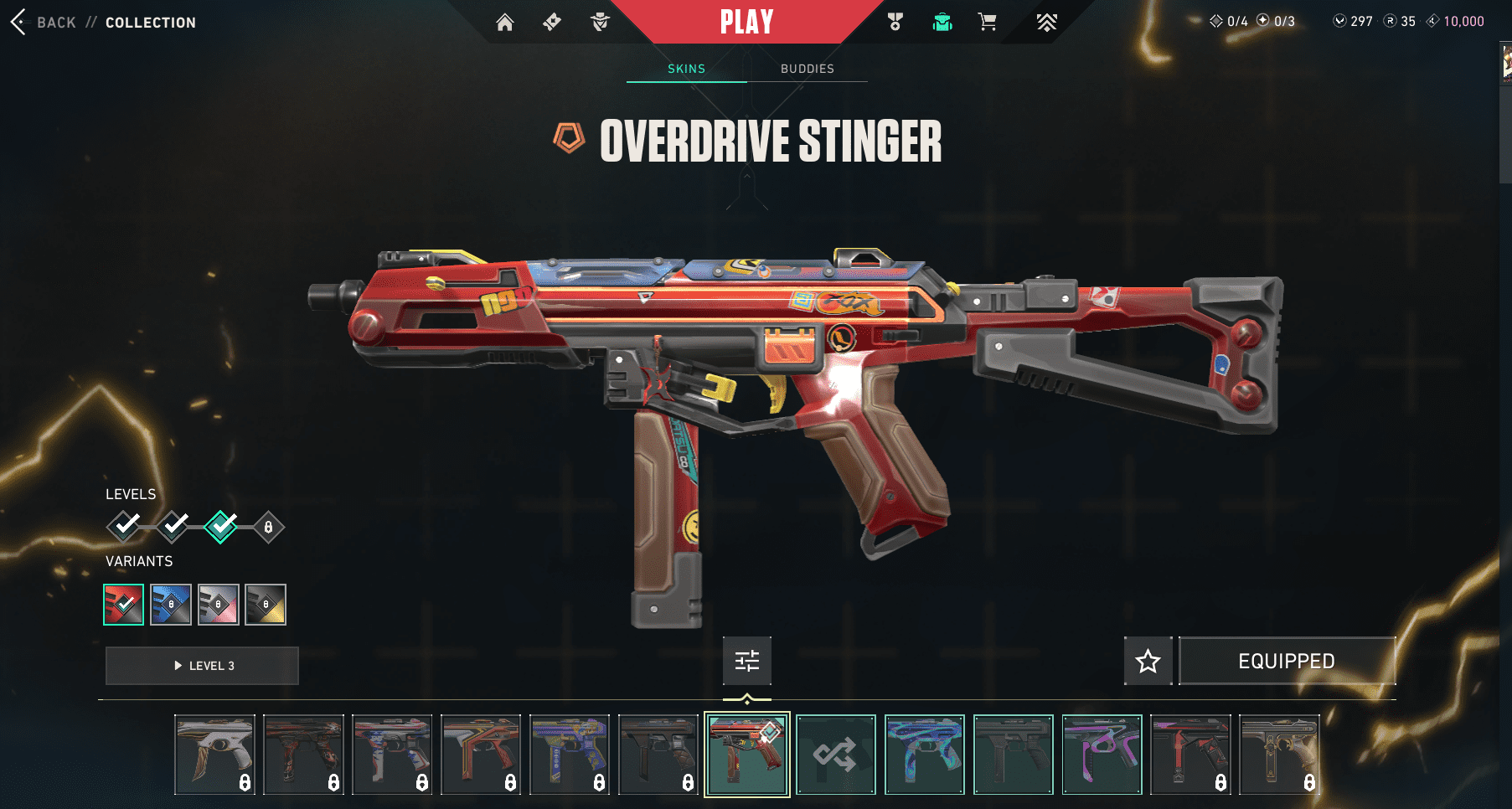The width and height of the screenshot is (1512, 809).
Task: Open the skin filter options
Action: tap(747, 661)
